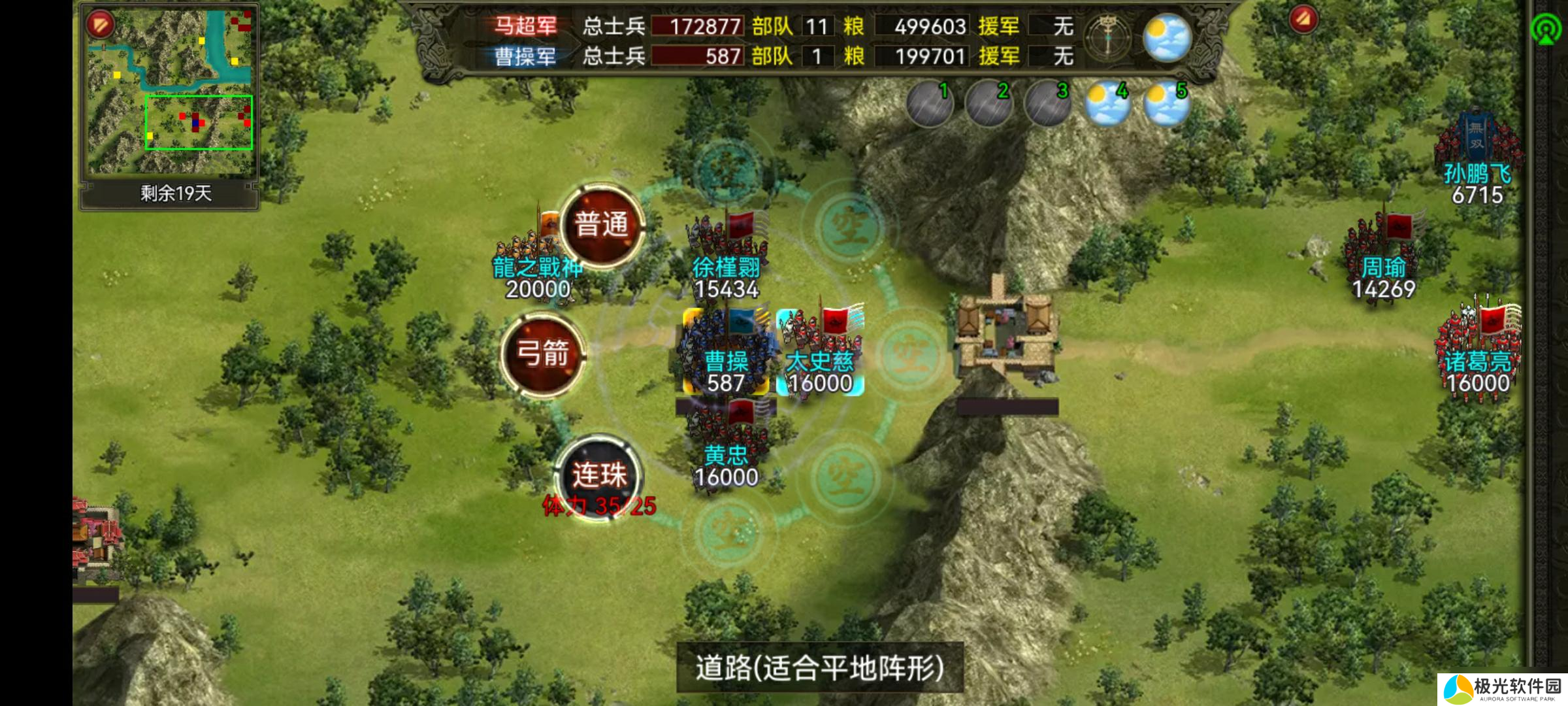The image size is (1568, 706).
Task: Click the red edit icon on the minimap
Action: (100, 23)
